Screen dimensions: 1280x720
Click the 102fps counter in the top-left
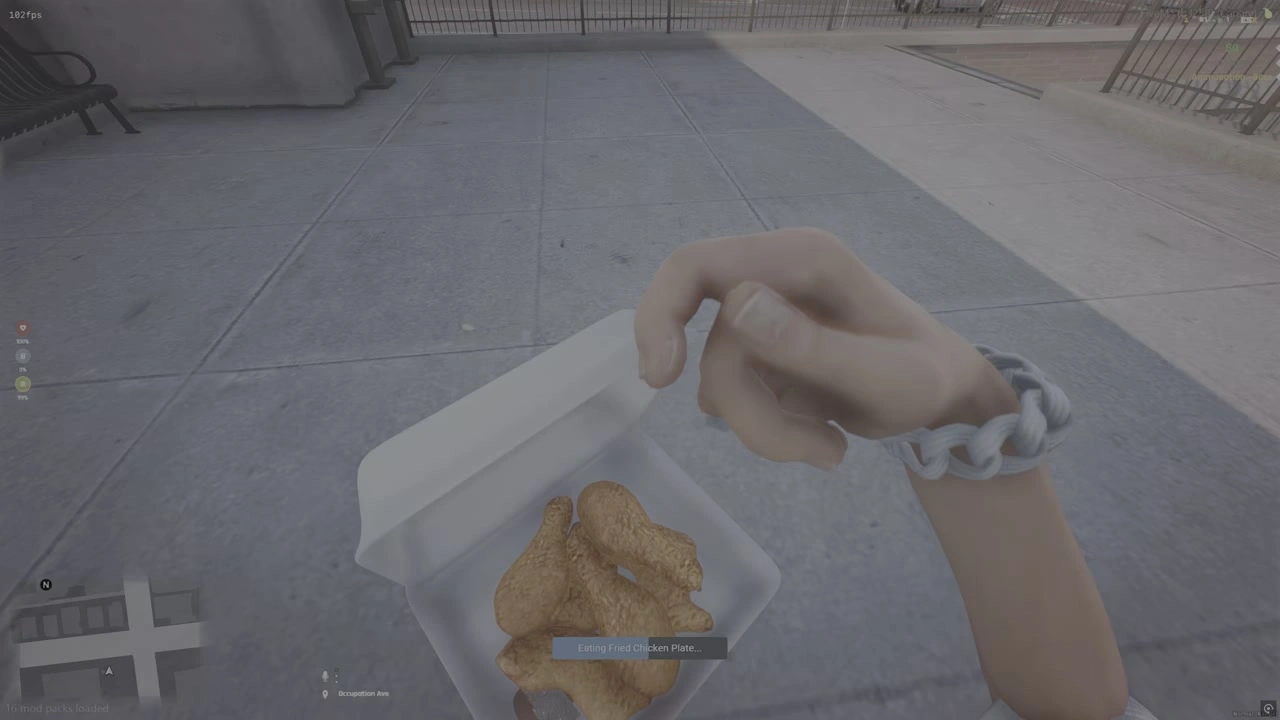coord(24,14)
